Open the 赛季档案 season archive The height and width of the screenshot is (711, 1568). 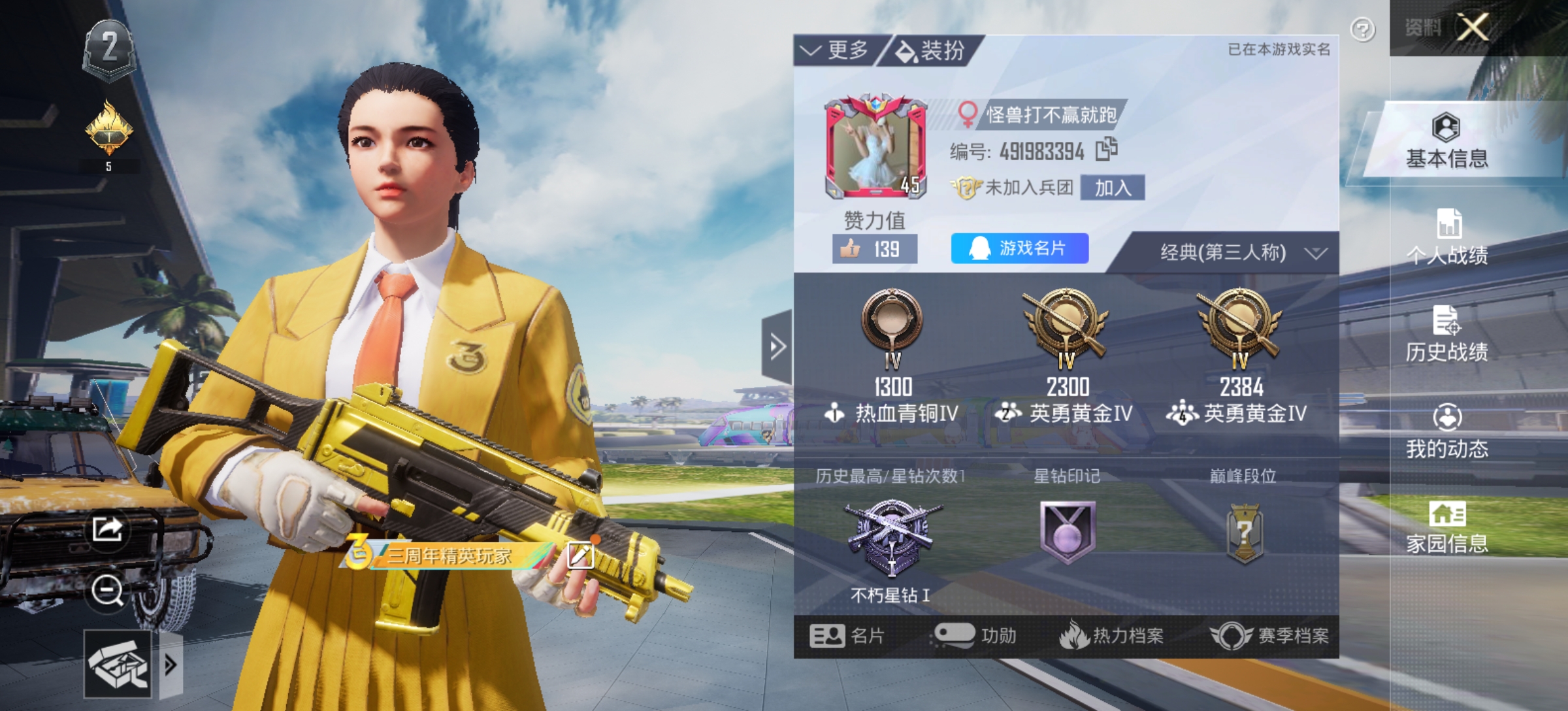coord(1269,636)
